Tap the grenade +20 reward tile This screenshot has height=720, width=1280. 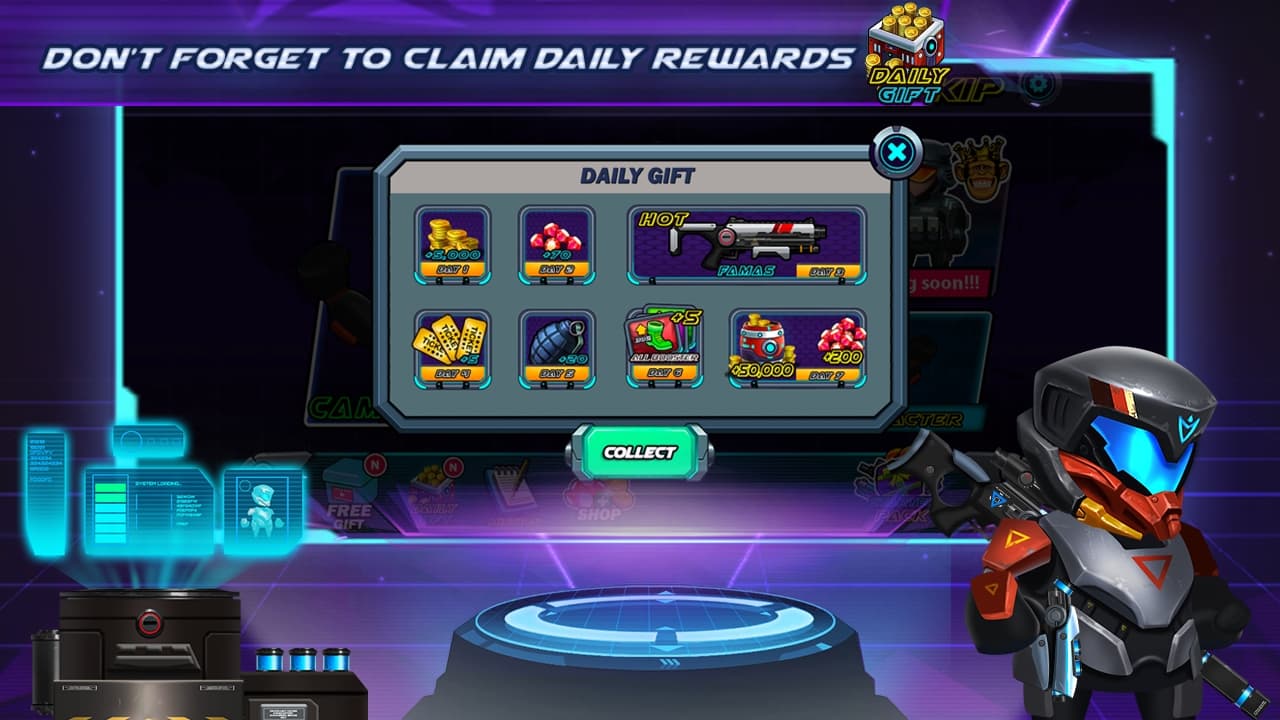[x=556, y=347]
